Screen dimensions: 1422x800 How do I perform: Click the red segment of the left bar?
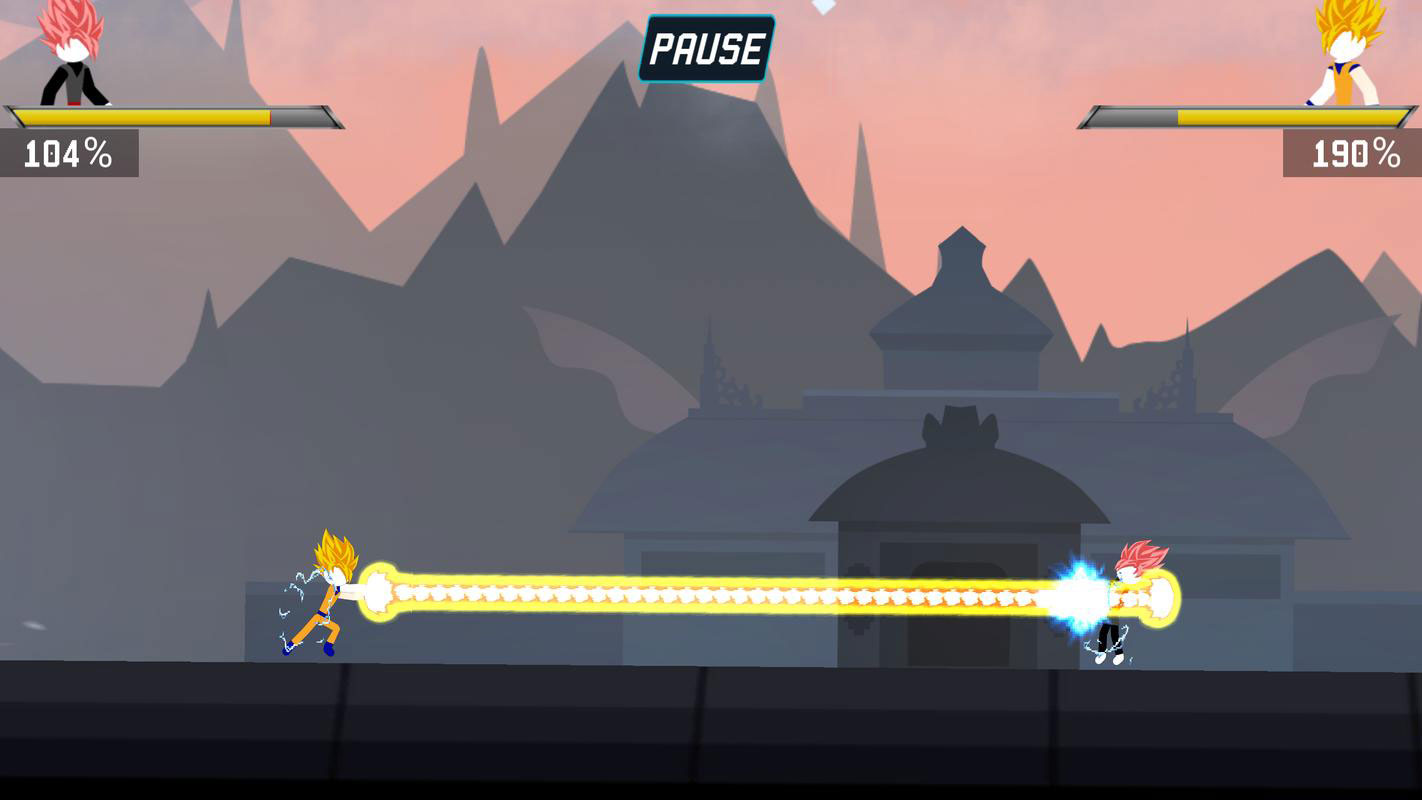click(x=270, y=116)
